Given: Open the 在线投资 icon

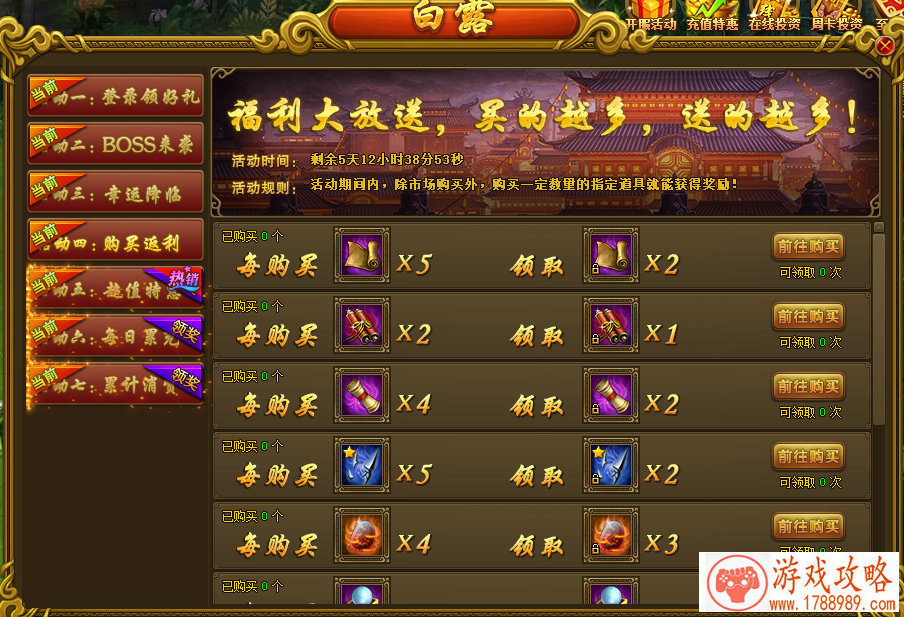Looking at the screenshot, I should 774,14.
